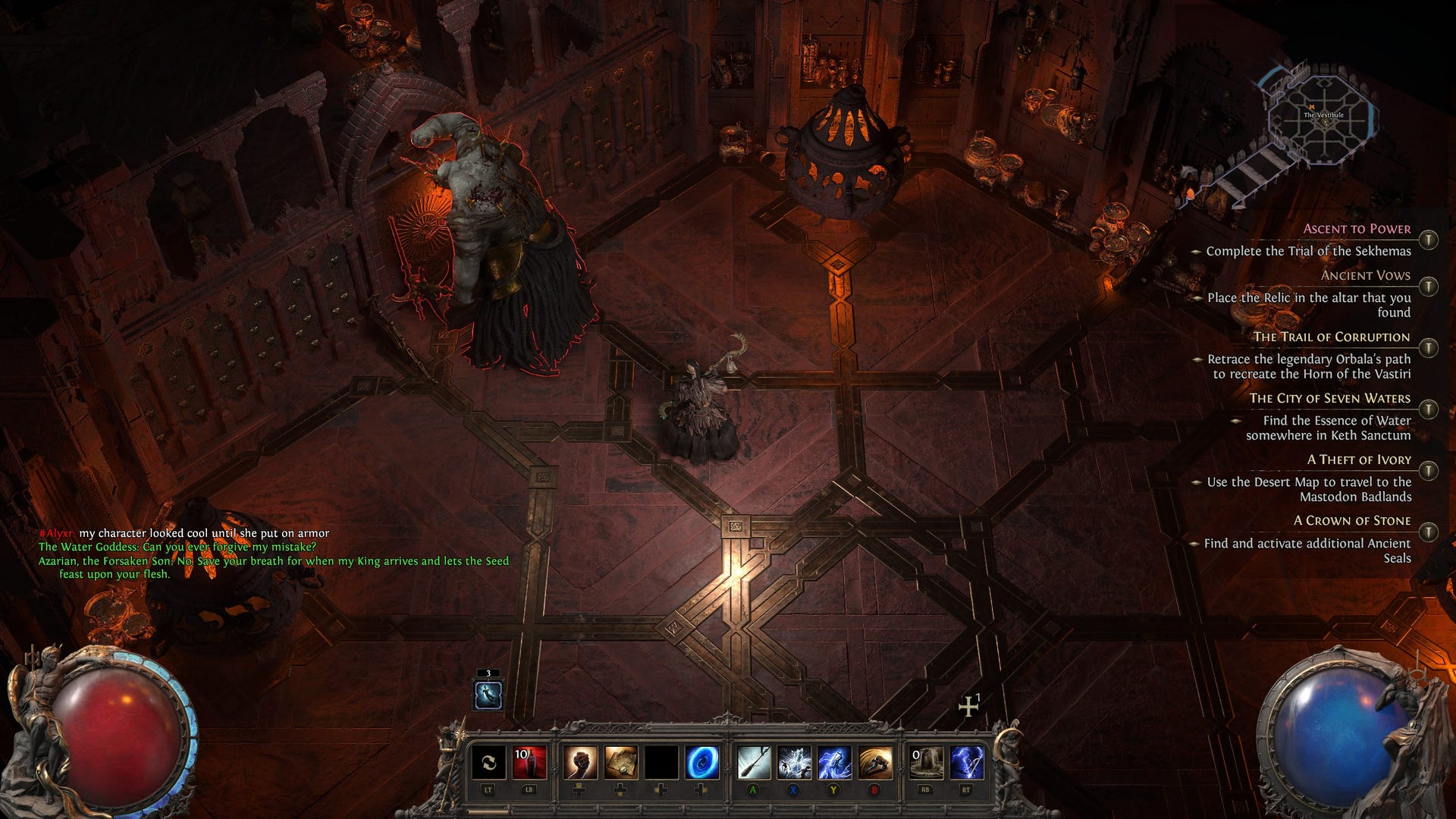
Task: Trigger the icy white shockwave skill
Action: (x=795, y=762)
